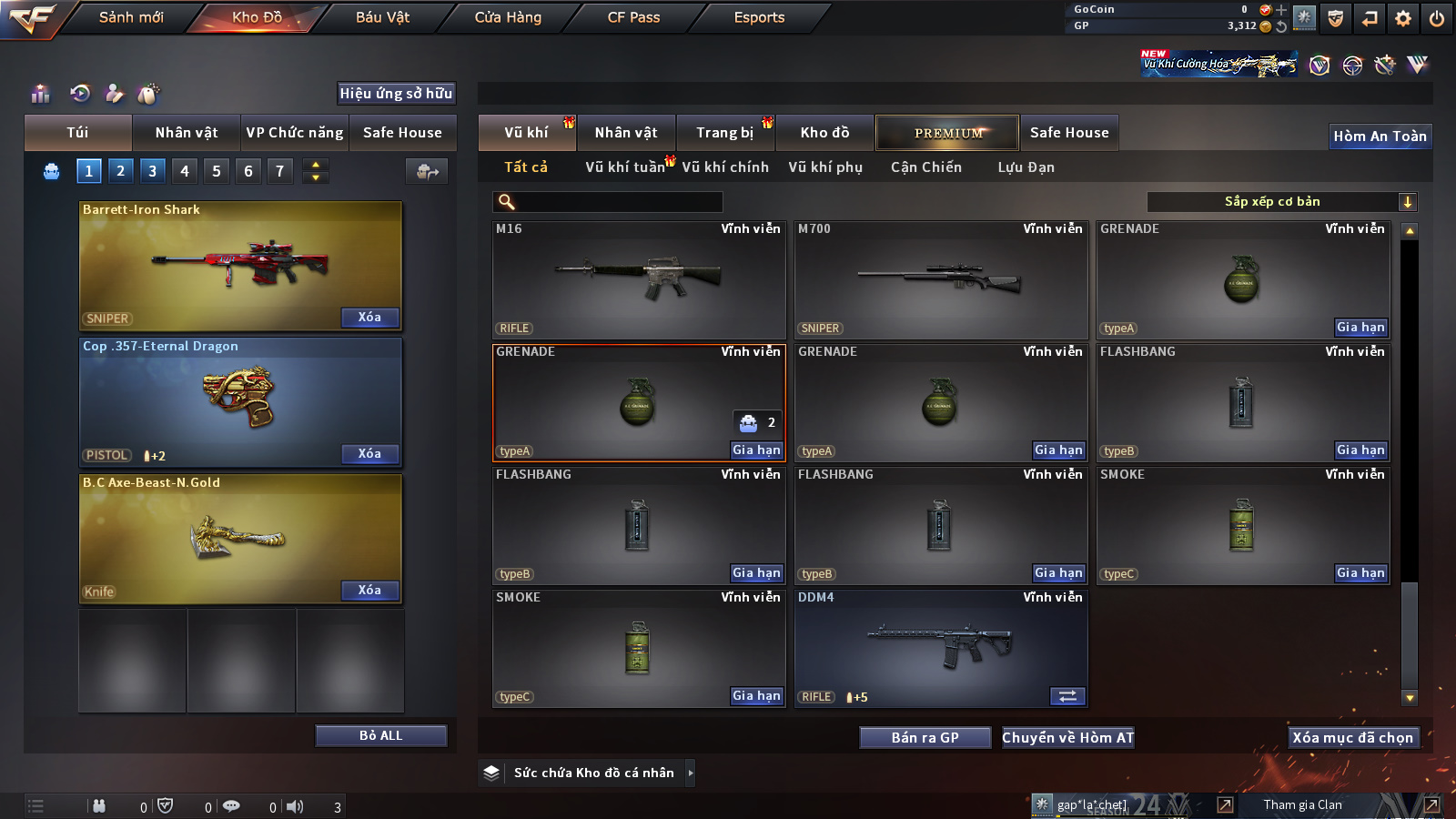This screenshot has width=1456, height=819.
Task: Open the CF Pass page
Action: pyautogui.click(x=633, y=17)
